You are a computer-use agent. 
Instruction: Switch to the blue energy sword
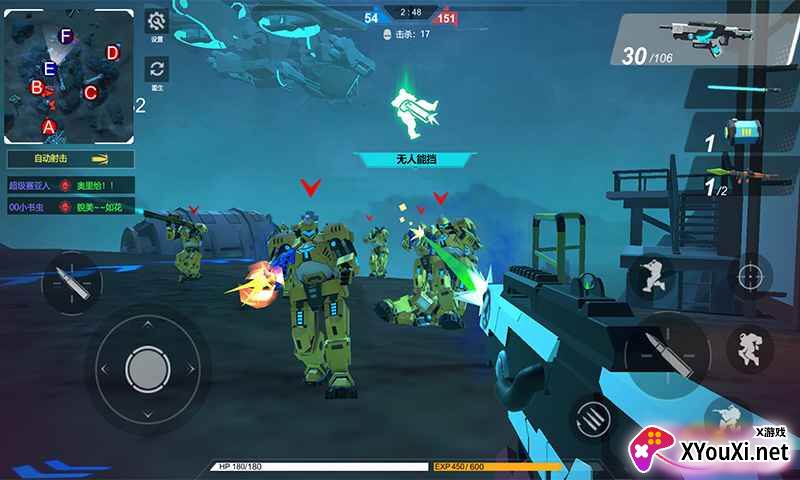tap(742, 89)
